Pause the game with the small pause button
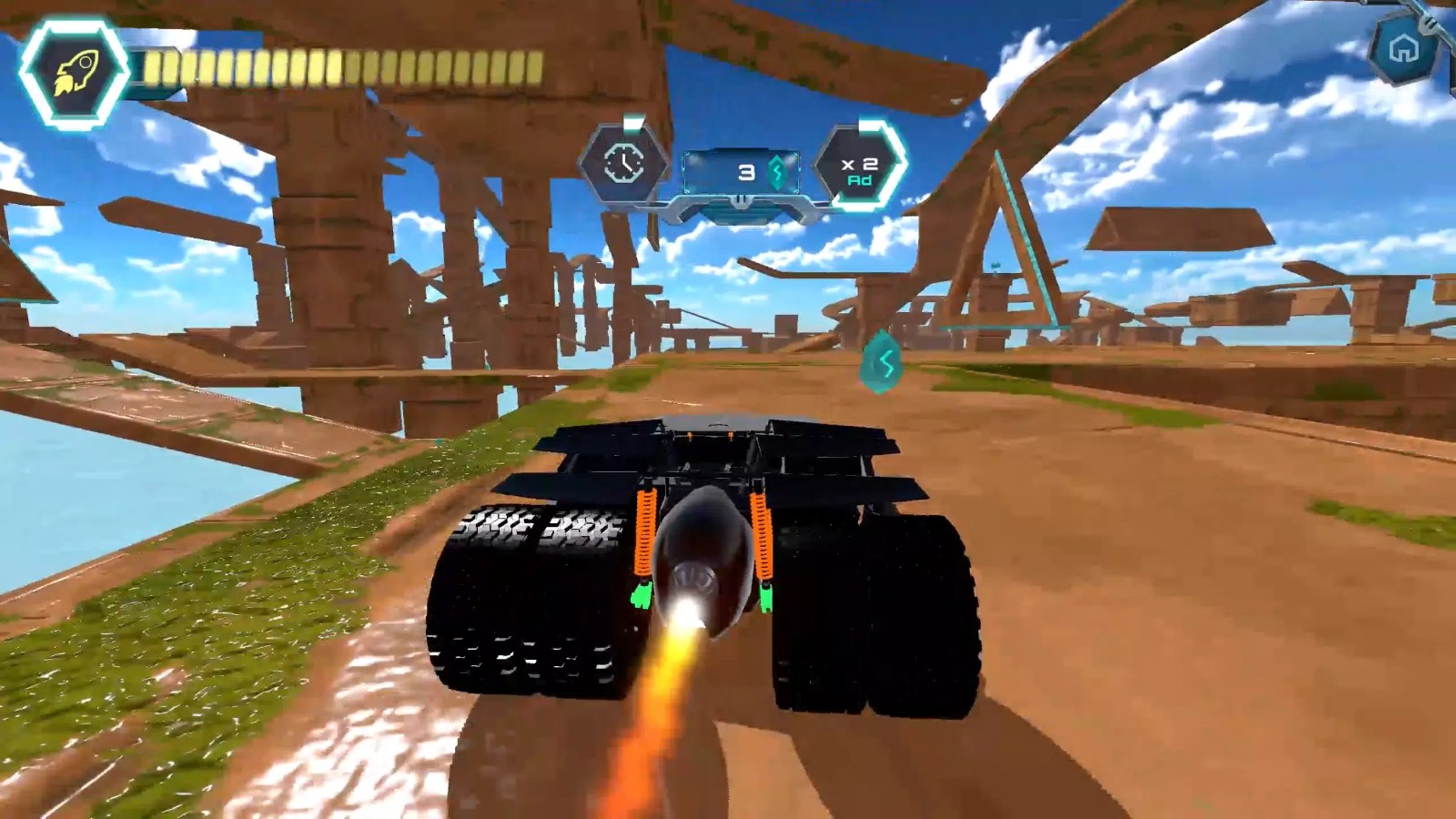This screenshot has width=1456, height=819. [x=743, y=199]
